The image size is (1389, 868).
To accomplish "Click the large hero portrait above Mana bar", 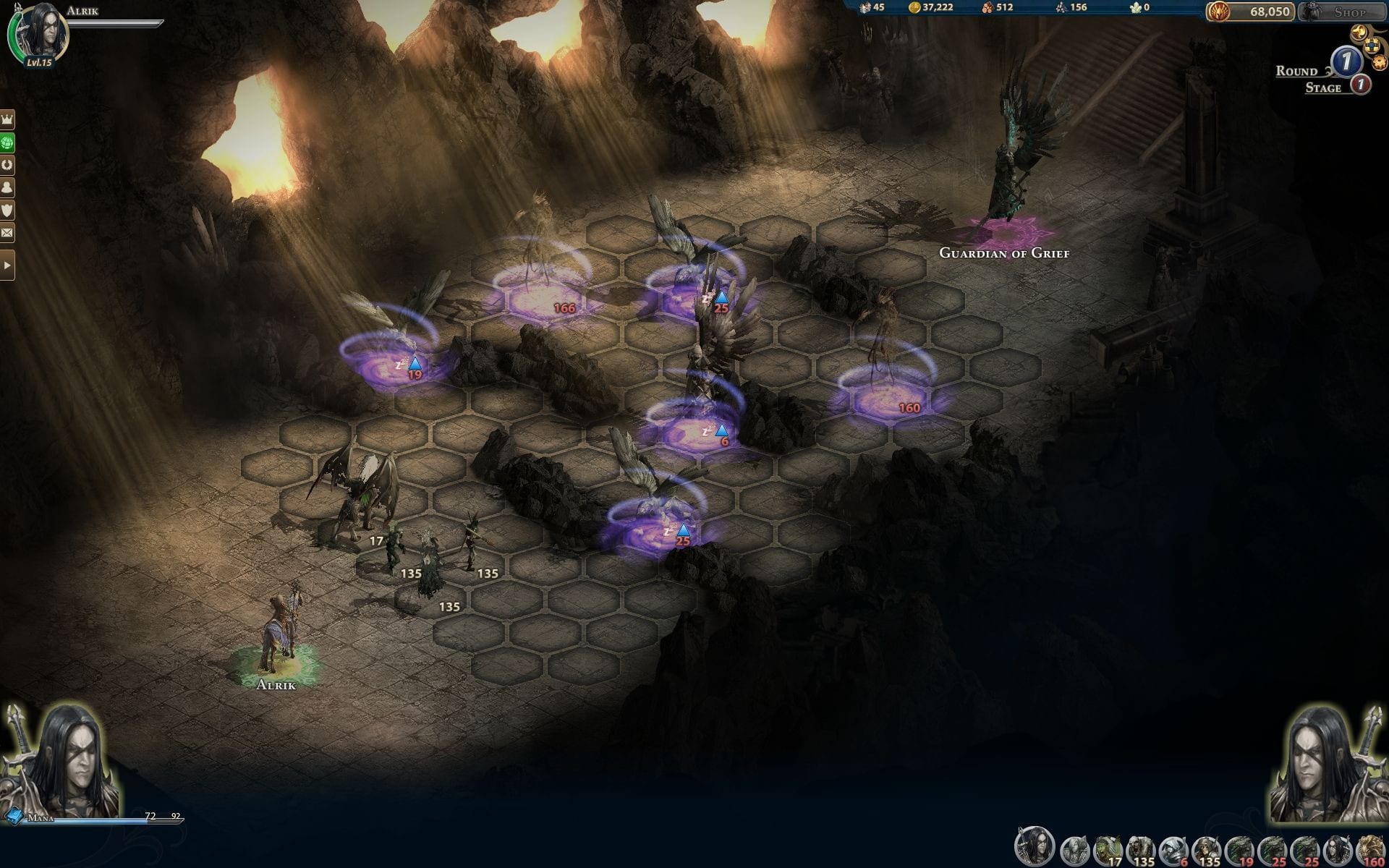I will [61, 759].
